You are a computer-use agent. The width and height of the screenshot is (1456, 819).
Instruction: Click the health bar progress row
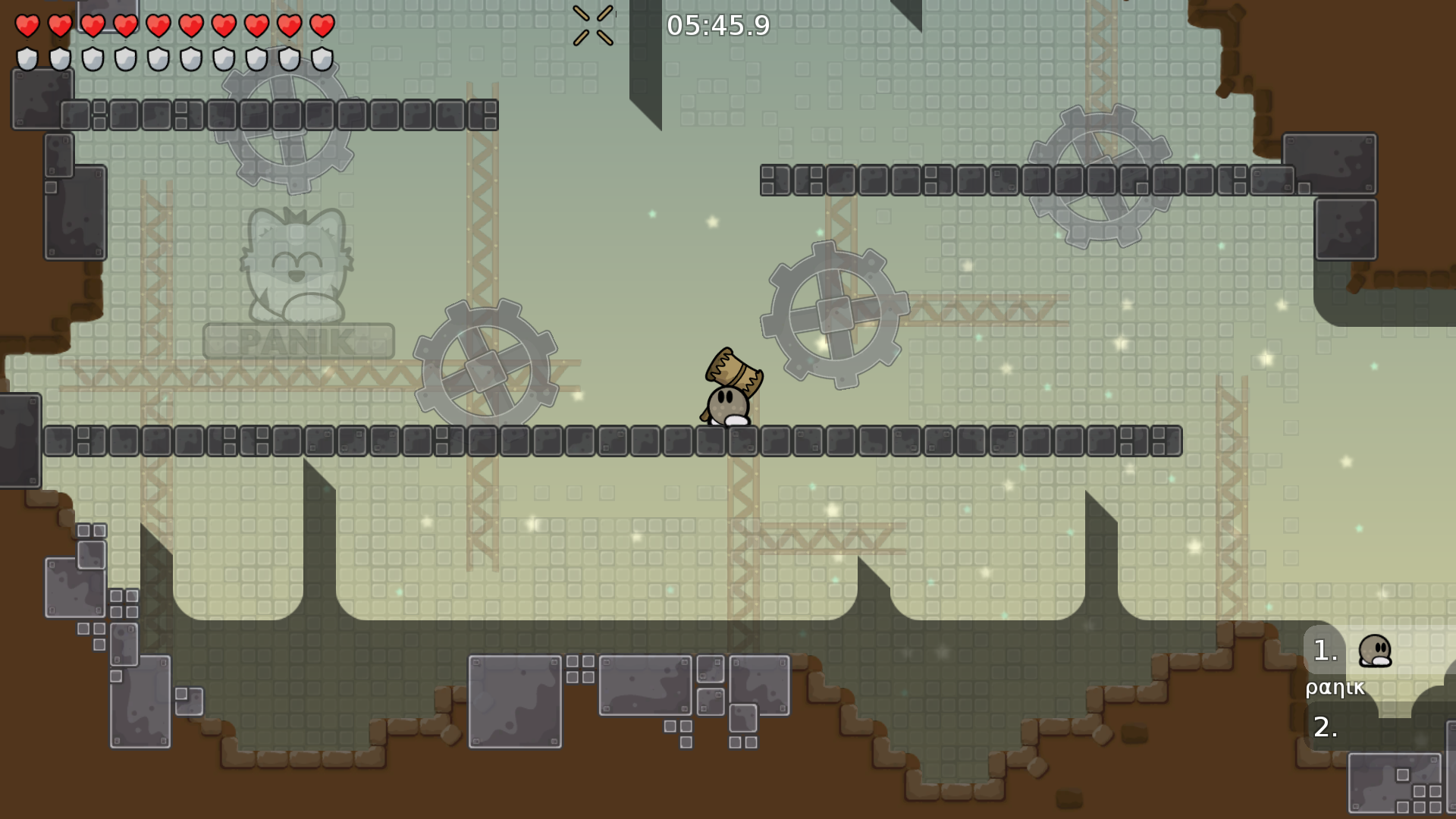click(173, 25)
